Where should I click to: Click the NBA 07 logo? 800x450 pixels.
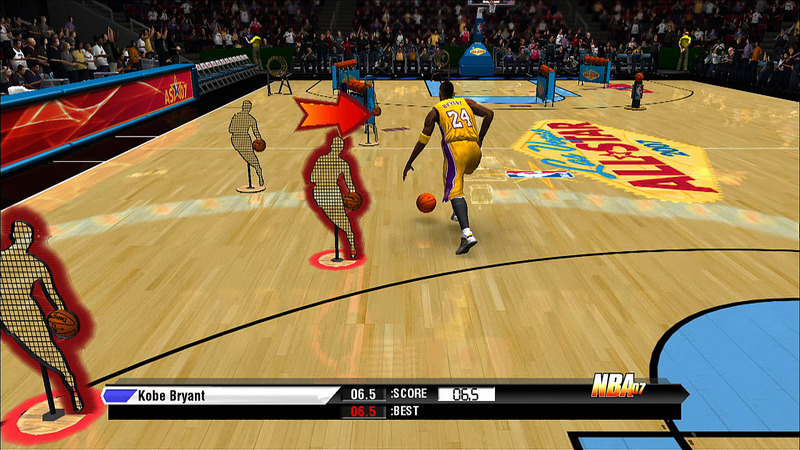(618, 387)
